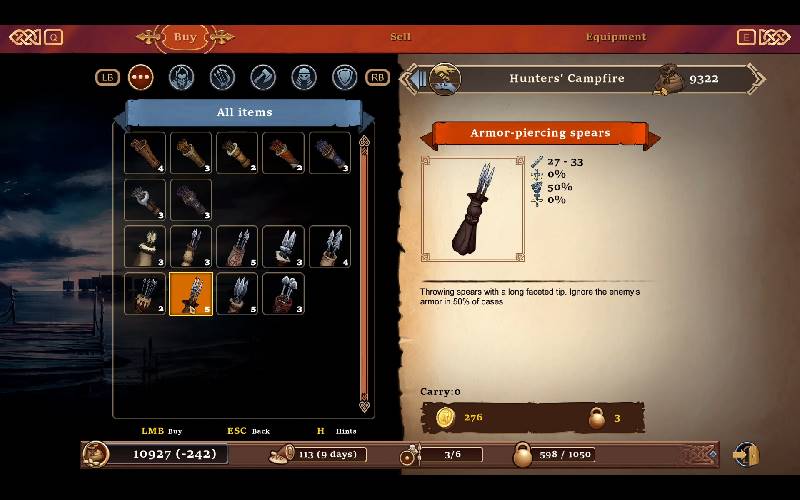Select the hooded figure category filter
Screen dimensions: 800x500
pyautogui.click(x=303, y=77)
